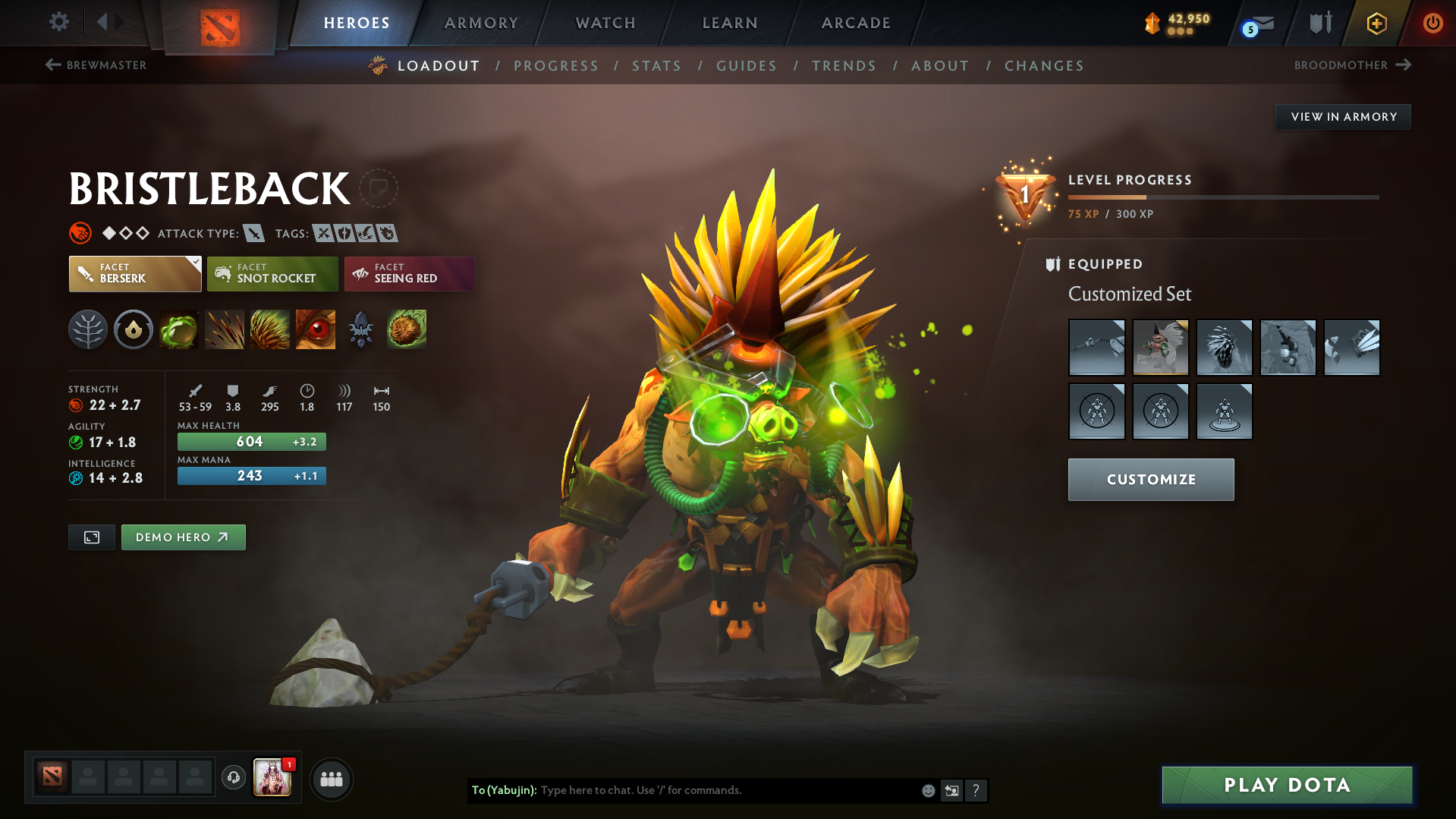This screenshot has width=1456, height=819.
Task: Open the talent tree icon
Action: pos(88,329)
